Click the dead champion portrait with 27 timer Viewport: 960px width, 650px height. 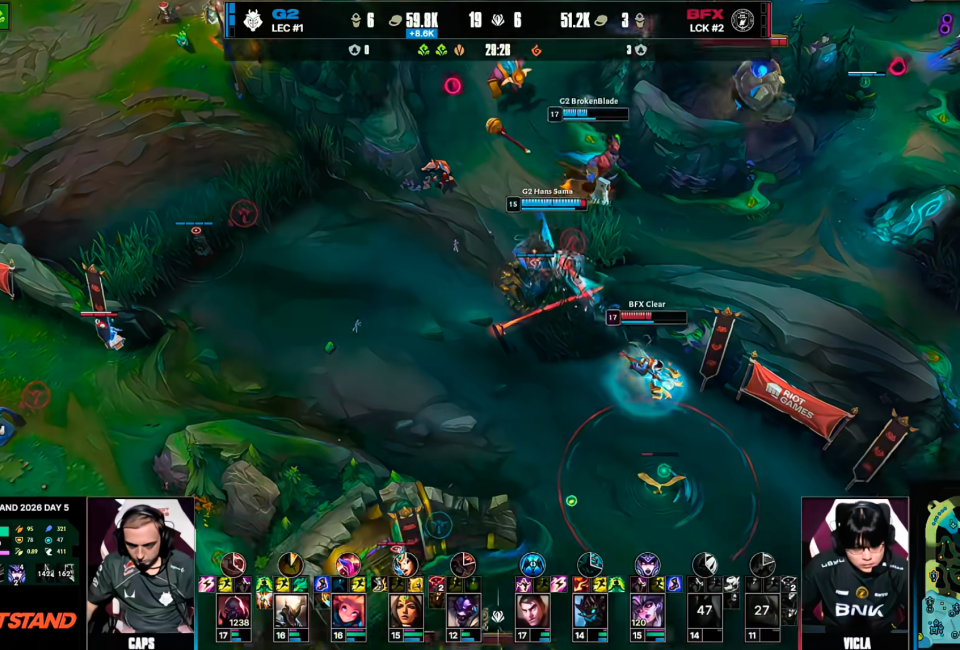[x=762, y=610]
